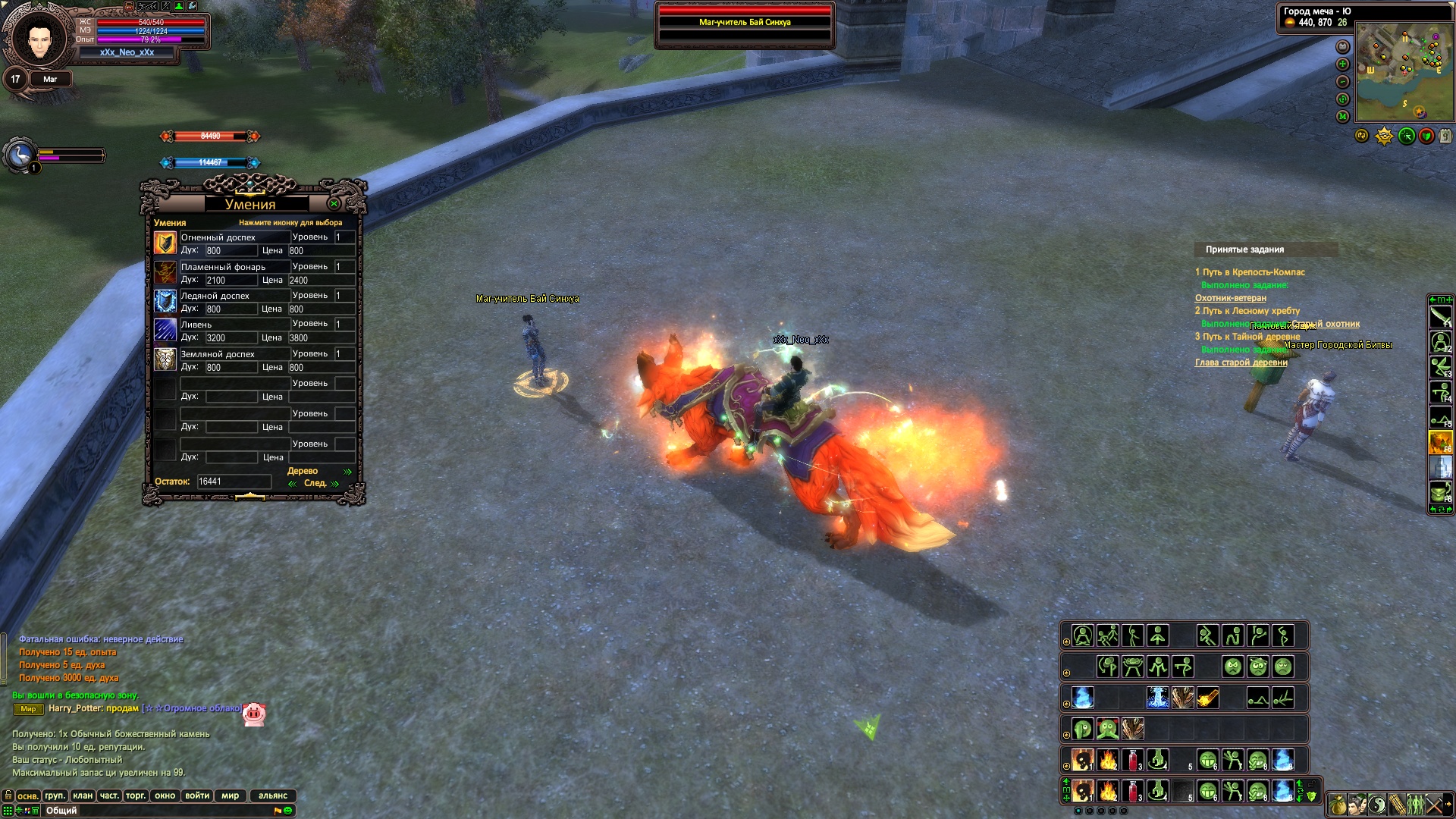The image size is (1456, 819).
Task: Go to the next page with След.
Action: [x=315, y=483]
